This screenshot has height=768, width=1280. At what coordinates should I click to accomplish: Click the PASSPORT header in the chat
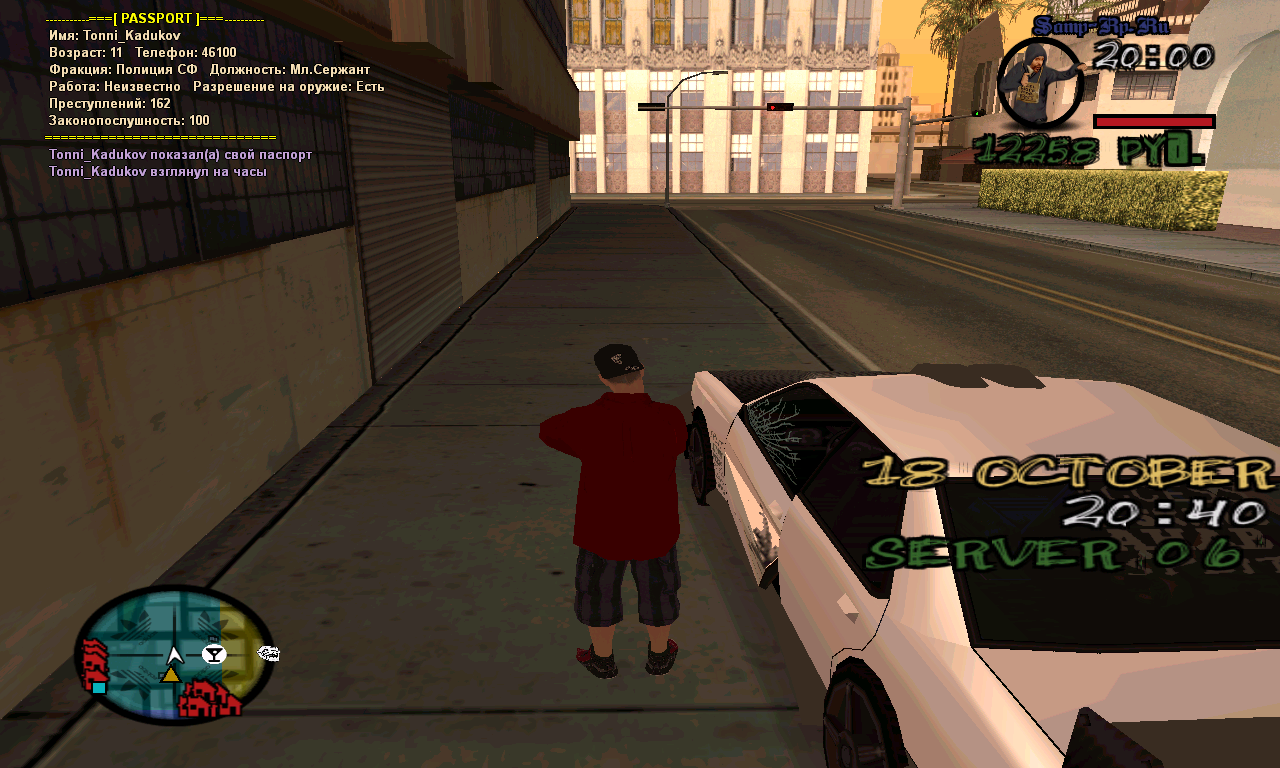[155, 19]
